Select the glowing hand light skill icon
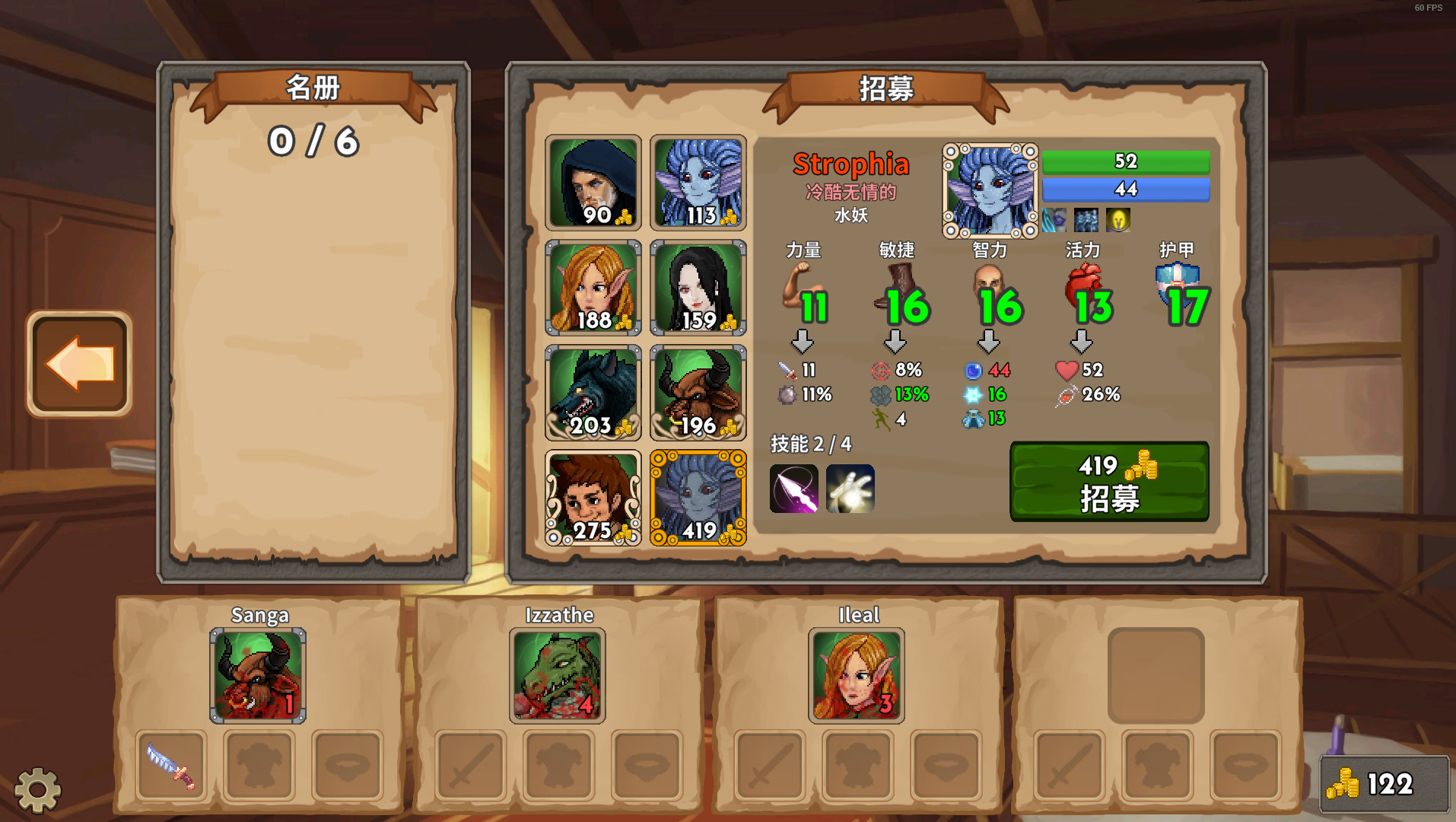Image resolution: width=1456 pixels, height=822 pixels. tap(850, 490)
